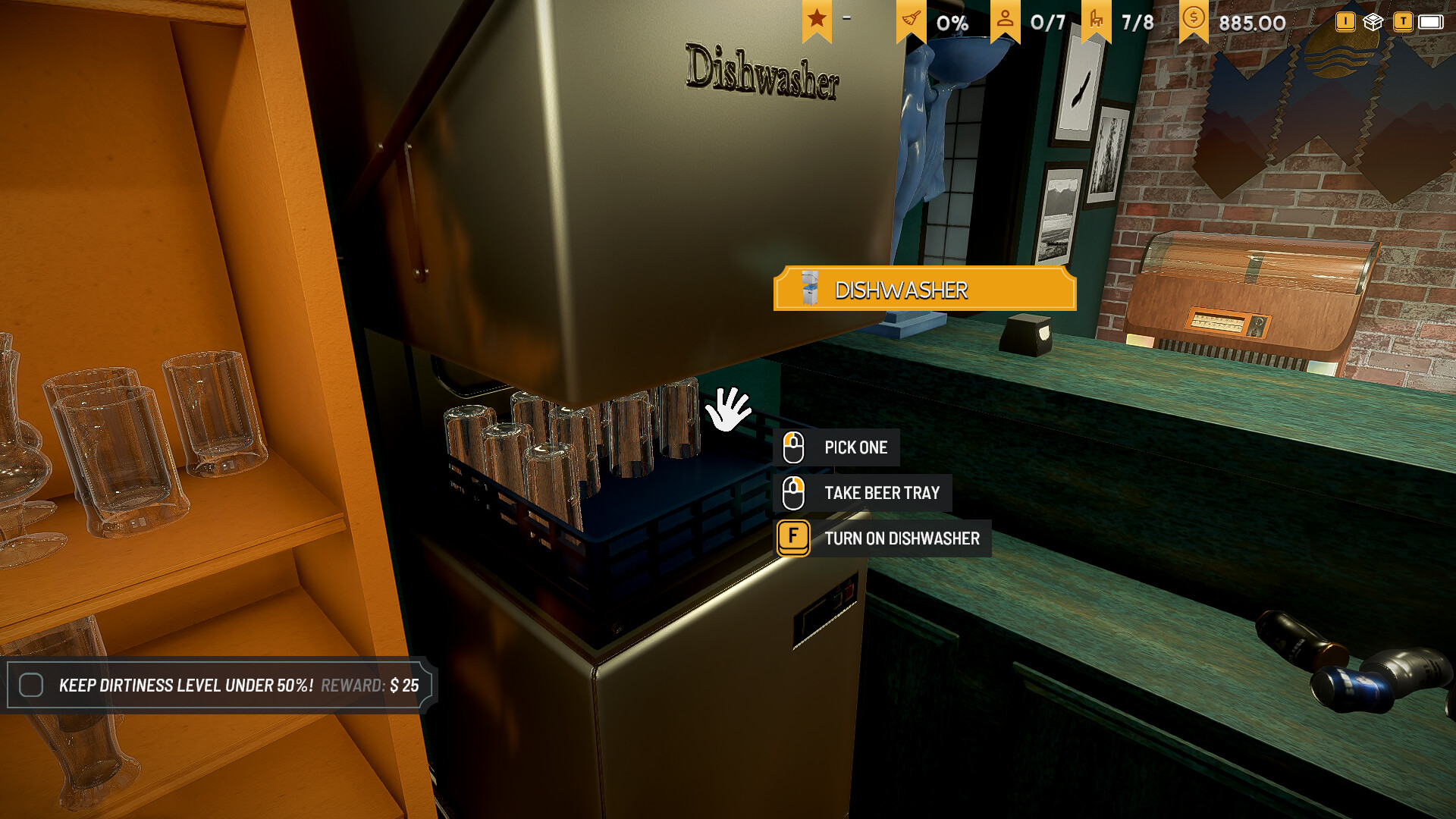1456x819 pixels.
Task: Click the PICK ONE prompt
Action: [x=855, y=447]
